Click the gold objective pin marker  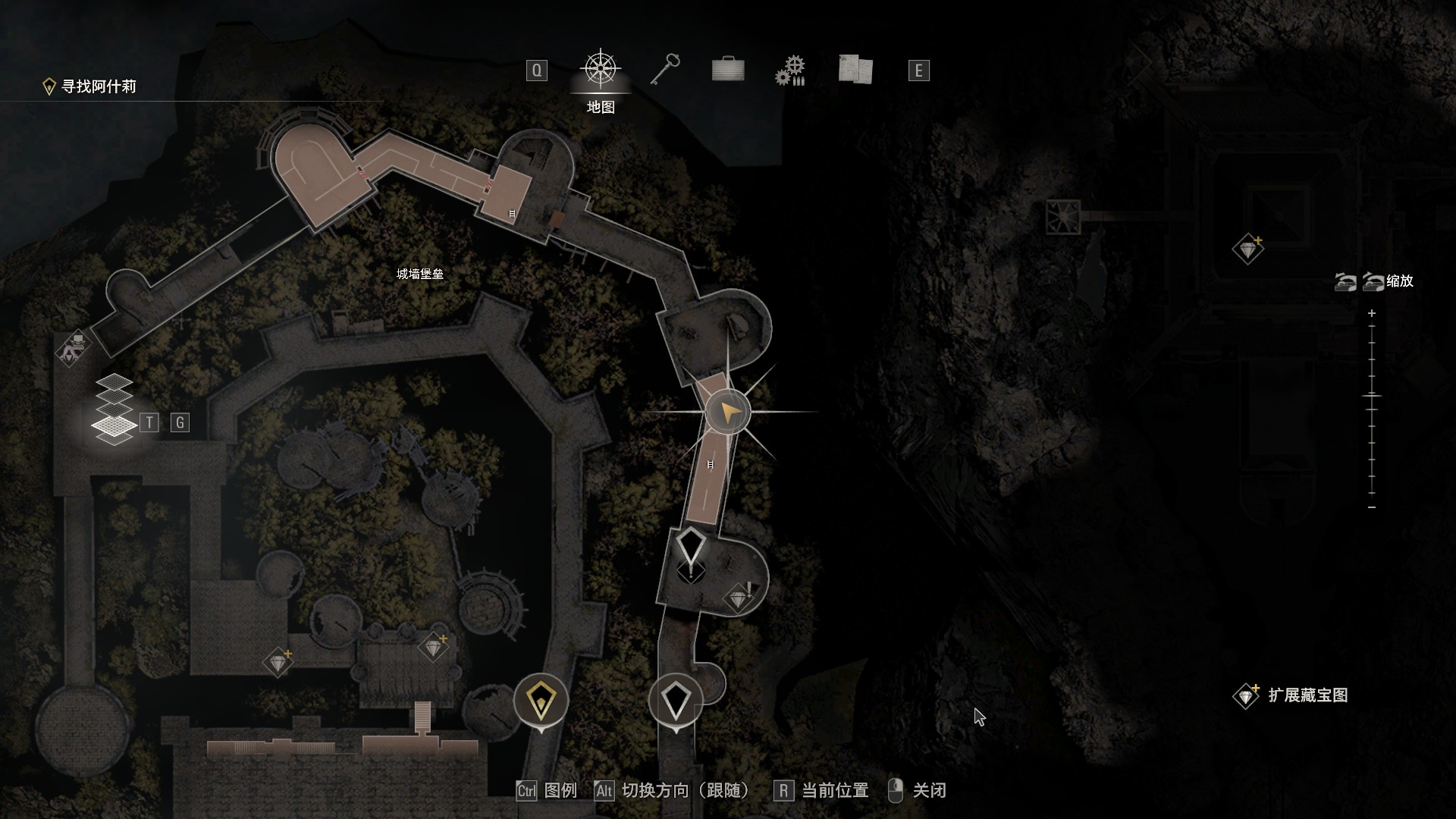coord(541,700)
